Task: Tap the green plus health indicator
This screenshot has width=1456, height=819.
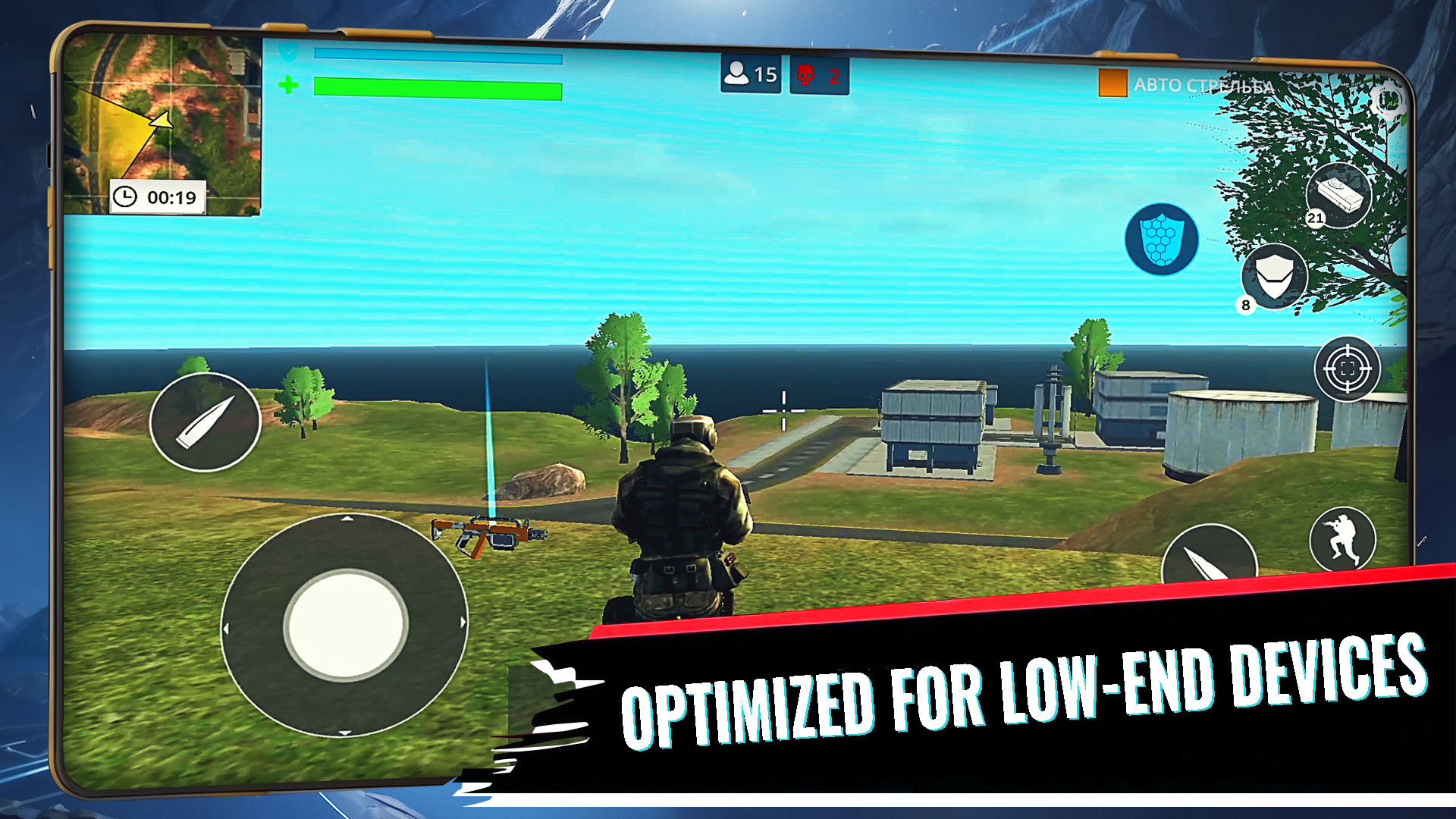Action: [290, 86]
